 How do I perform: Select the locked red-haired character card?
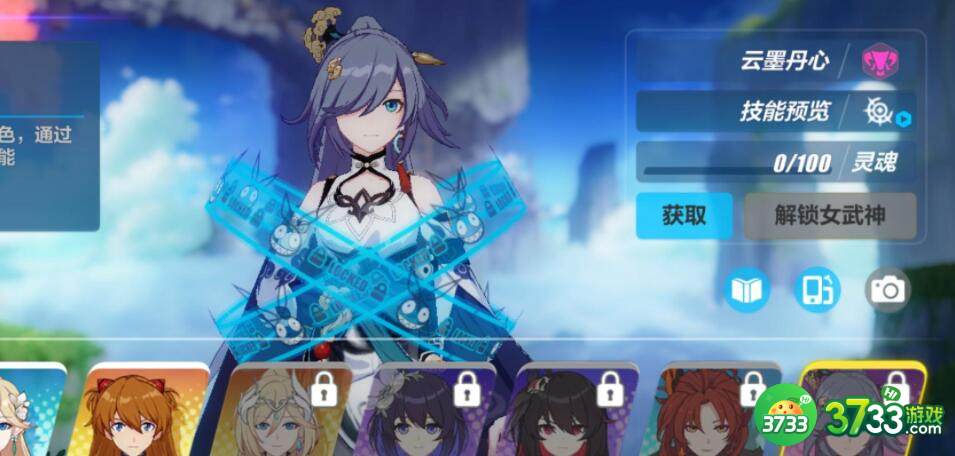[x=705, y=412]
